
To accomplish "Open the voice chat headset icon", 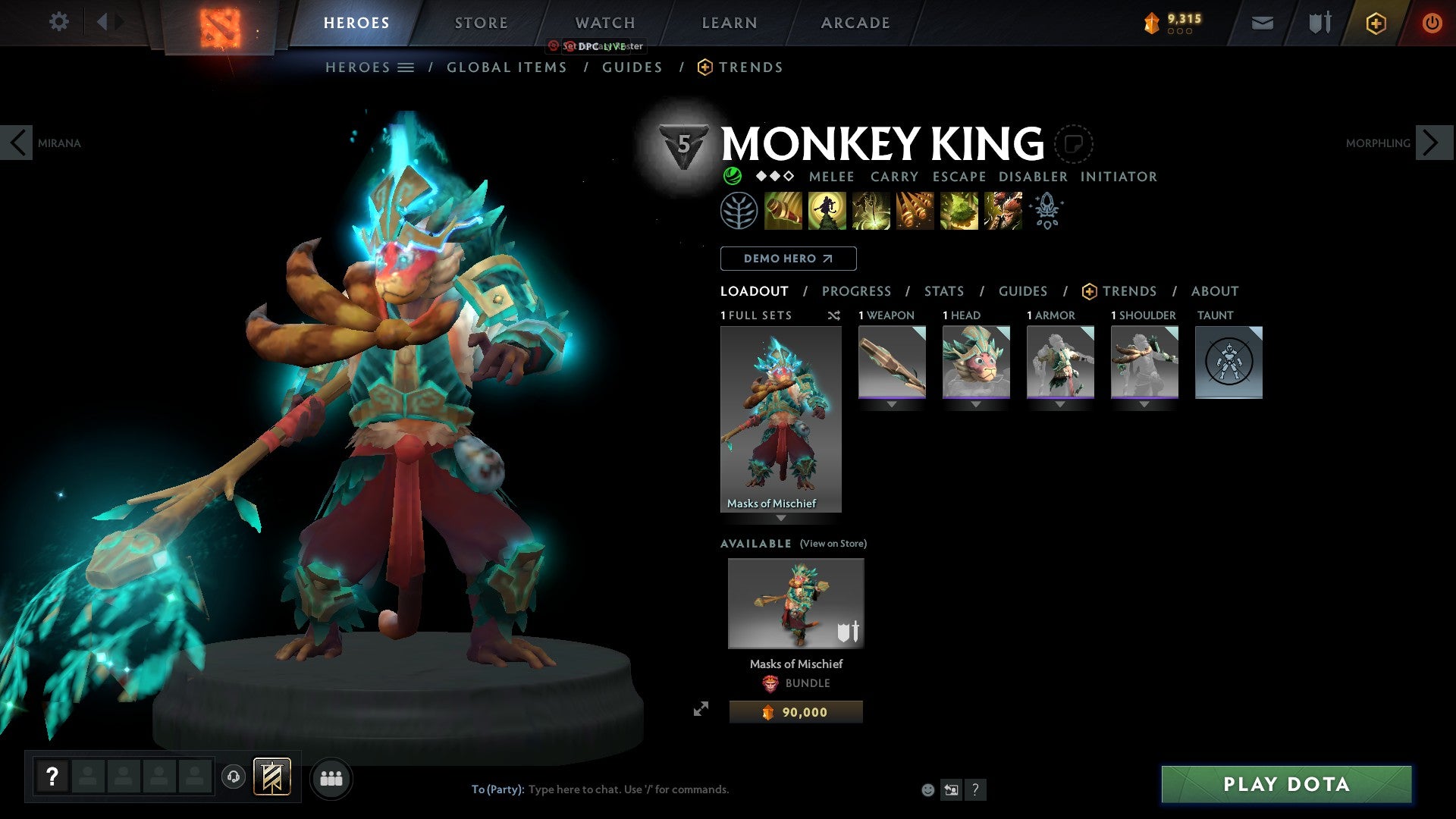I will (234, 777).
